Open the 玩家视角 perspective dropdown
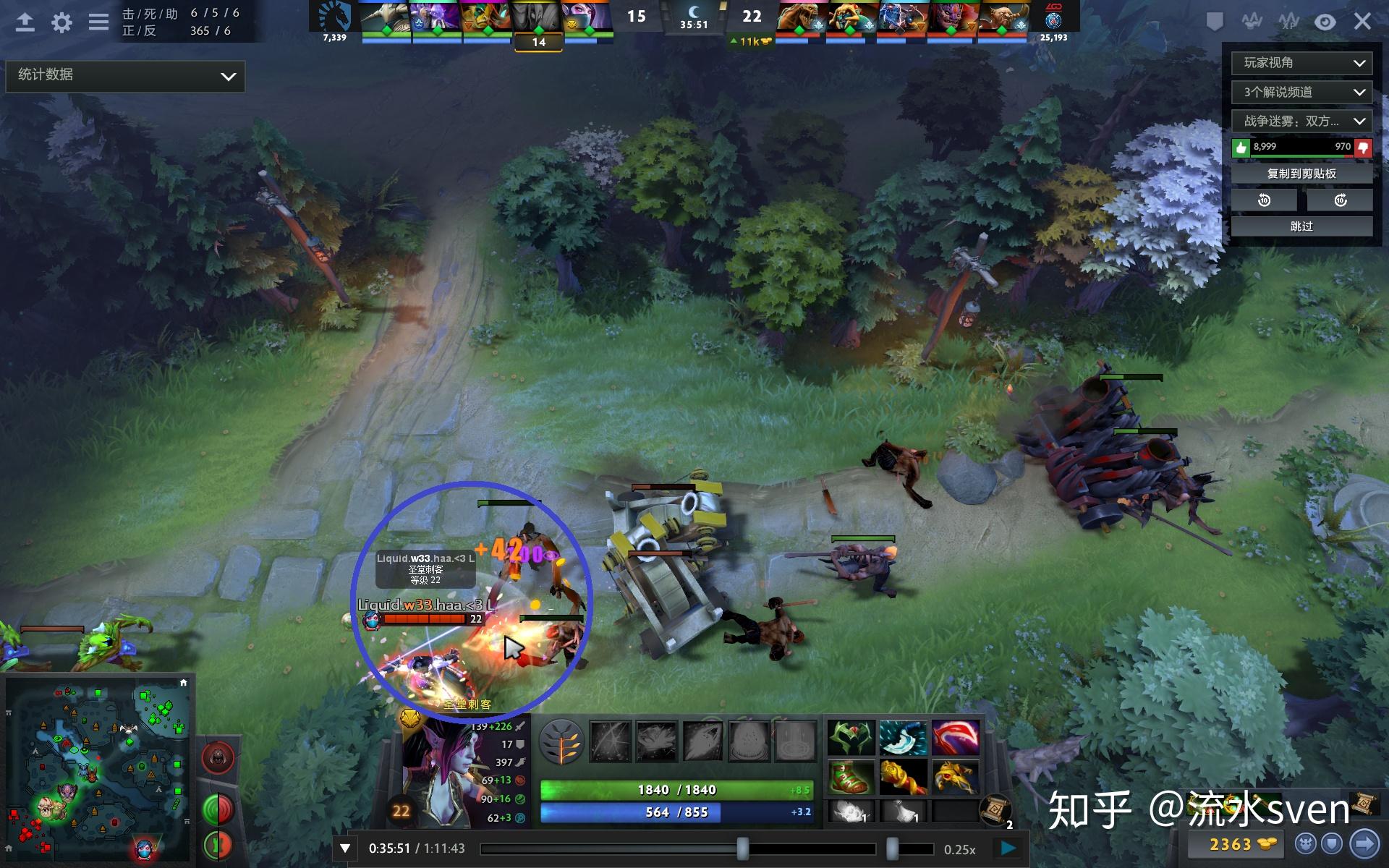This screenshot has height=868, width=1389. tap(1300, 64)
